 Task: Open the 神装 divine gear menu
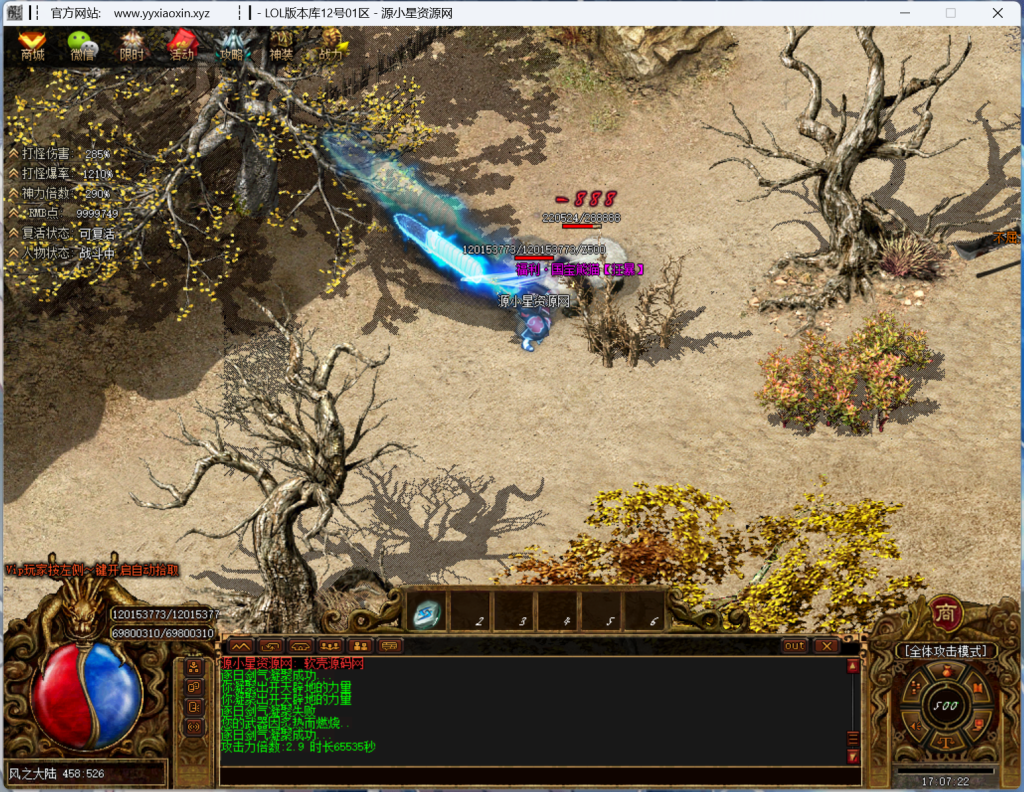click(281, 46)
